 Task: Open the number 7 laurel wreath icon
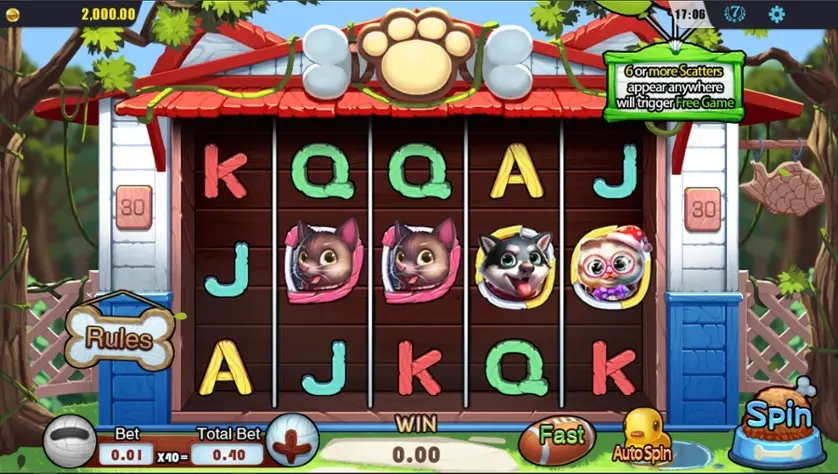[735, 14]
